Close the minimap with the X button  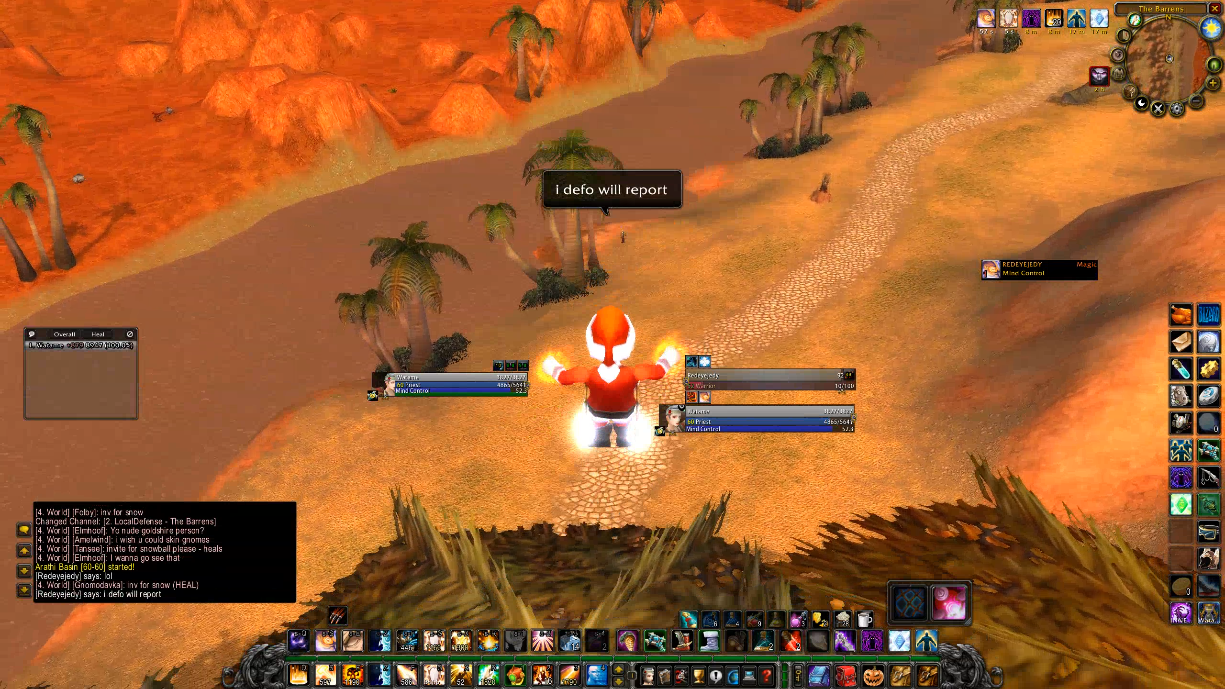coord(1215,8)
